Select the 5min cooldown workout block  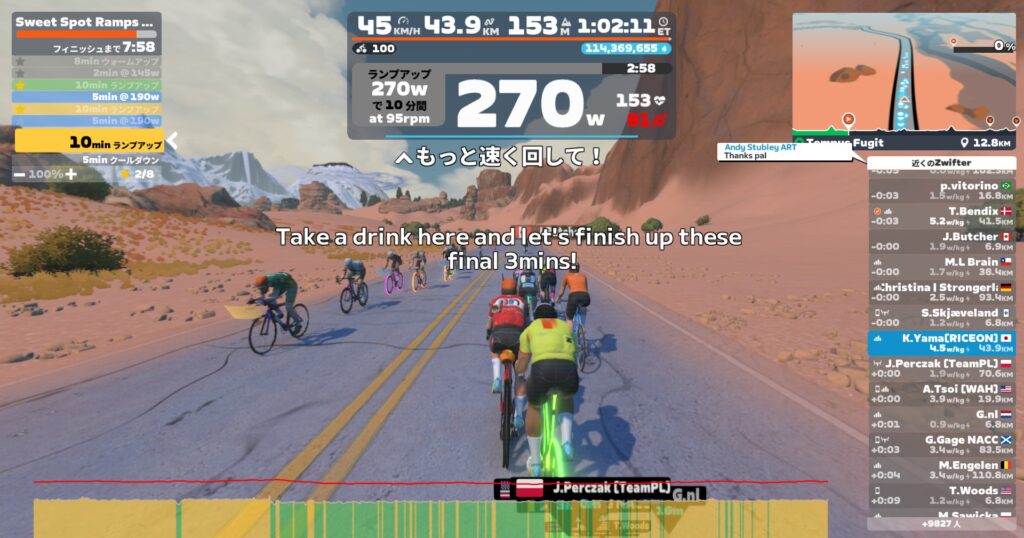click(x=88, y=159)
